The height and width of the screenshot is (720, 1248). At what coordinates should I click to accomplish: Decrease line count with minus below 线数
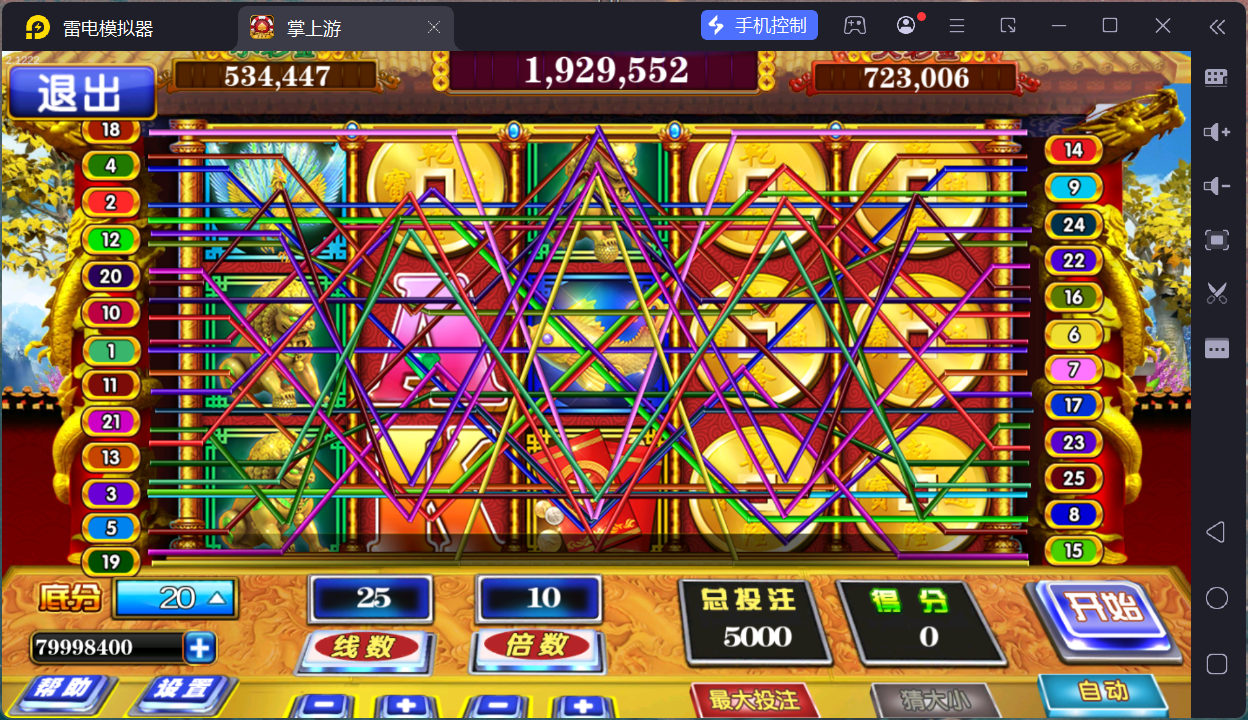click(x=321, y=706)
